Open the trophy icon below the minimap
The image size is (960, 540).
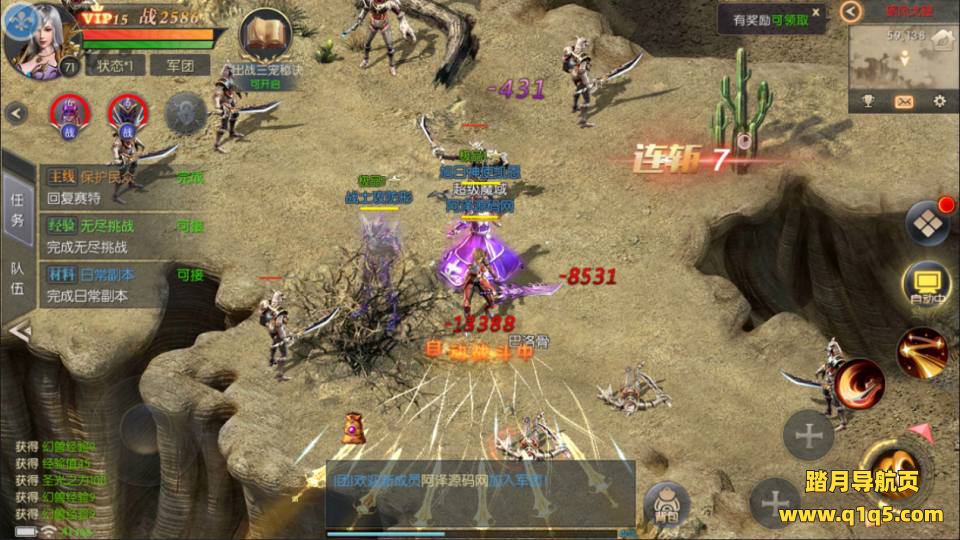coord(868,101)
